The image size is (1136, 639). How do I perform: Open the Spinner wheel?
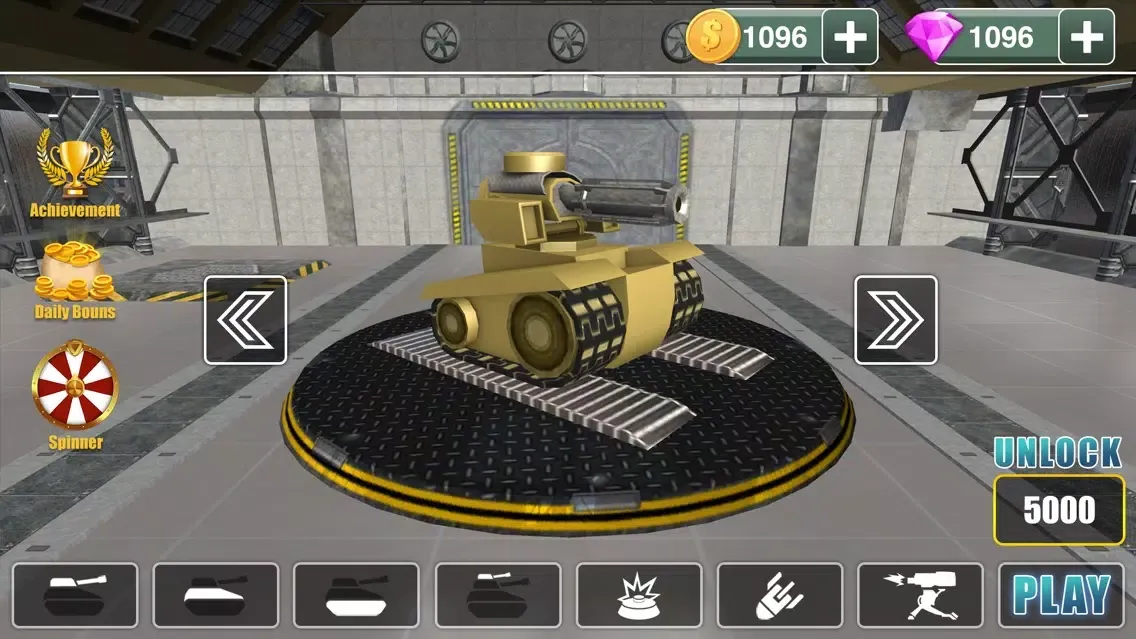(x=75, y=390)
